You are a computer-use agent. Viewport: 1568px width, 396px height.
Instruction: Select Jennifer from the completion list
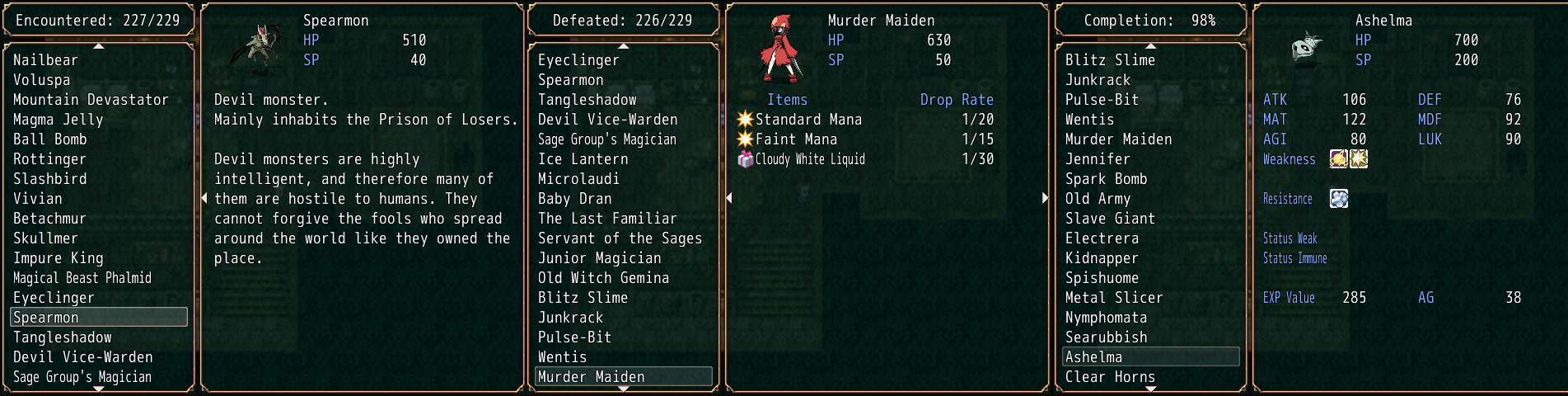1098,159
